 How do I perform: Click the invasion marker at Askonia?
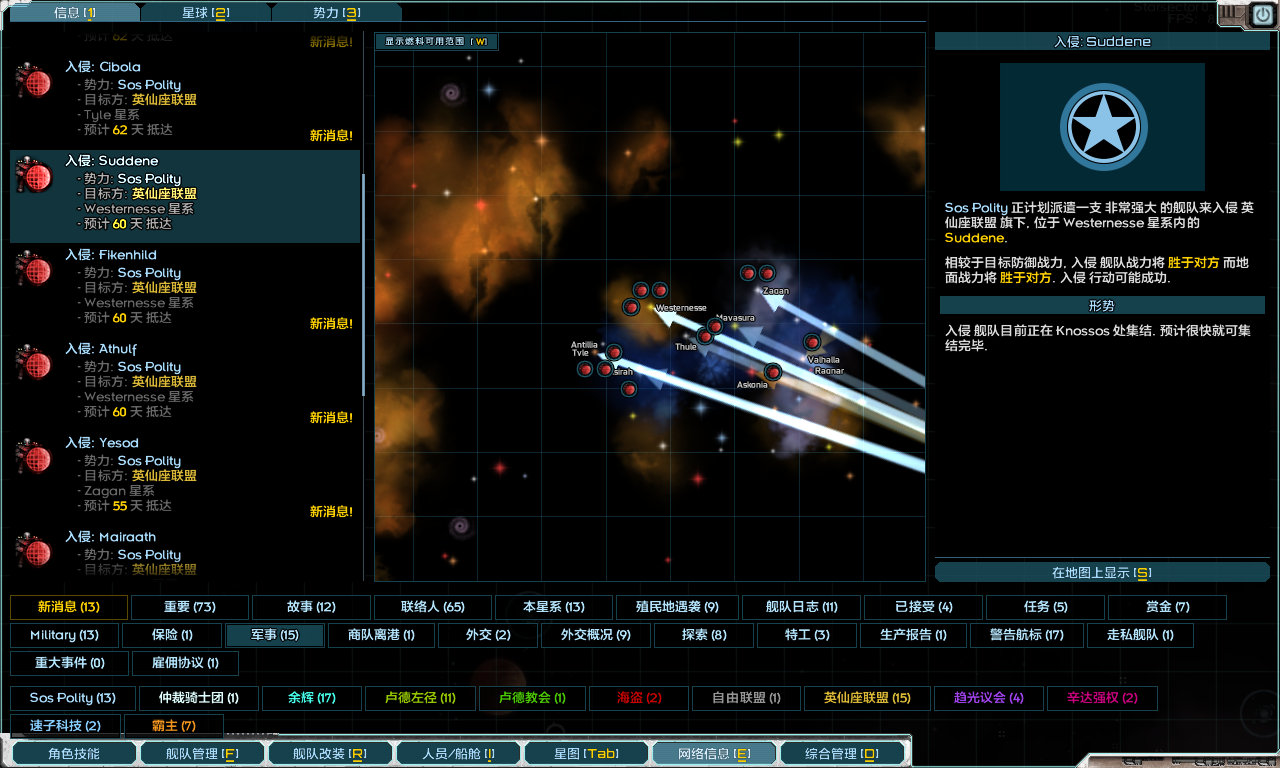click(x=772, y=372)
